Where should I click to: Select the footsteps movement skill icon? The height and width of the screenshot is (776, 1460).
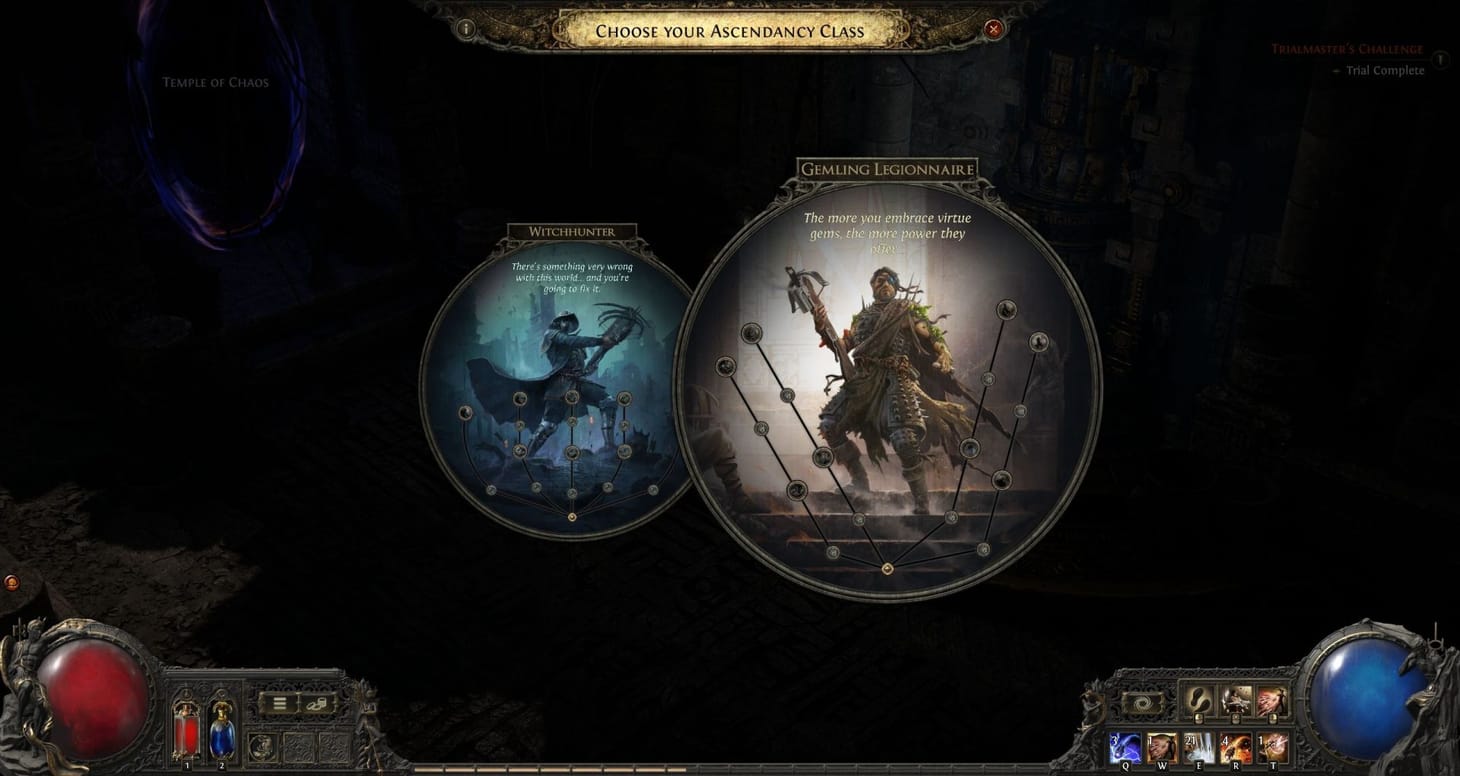(x=1198, y=700)
